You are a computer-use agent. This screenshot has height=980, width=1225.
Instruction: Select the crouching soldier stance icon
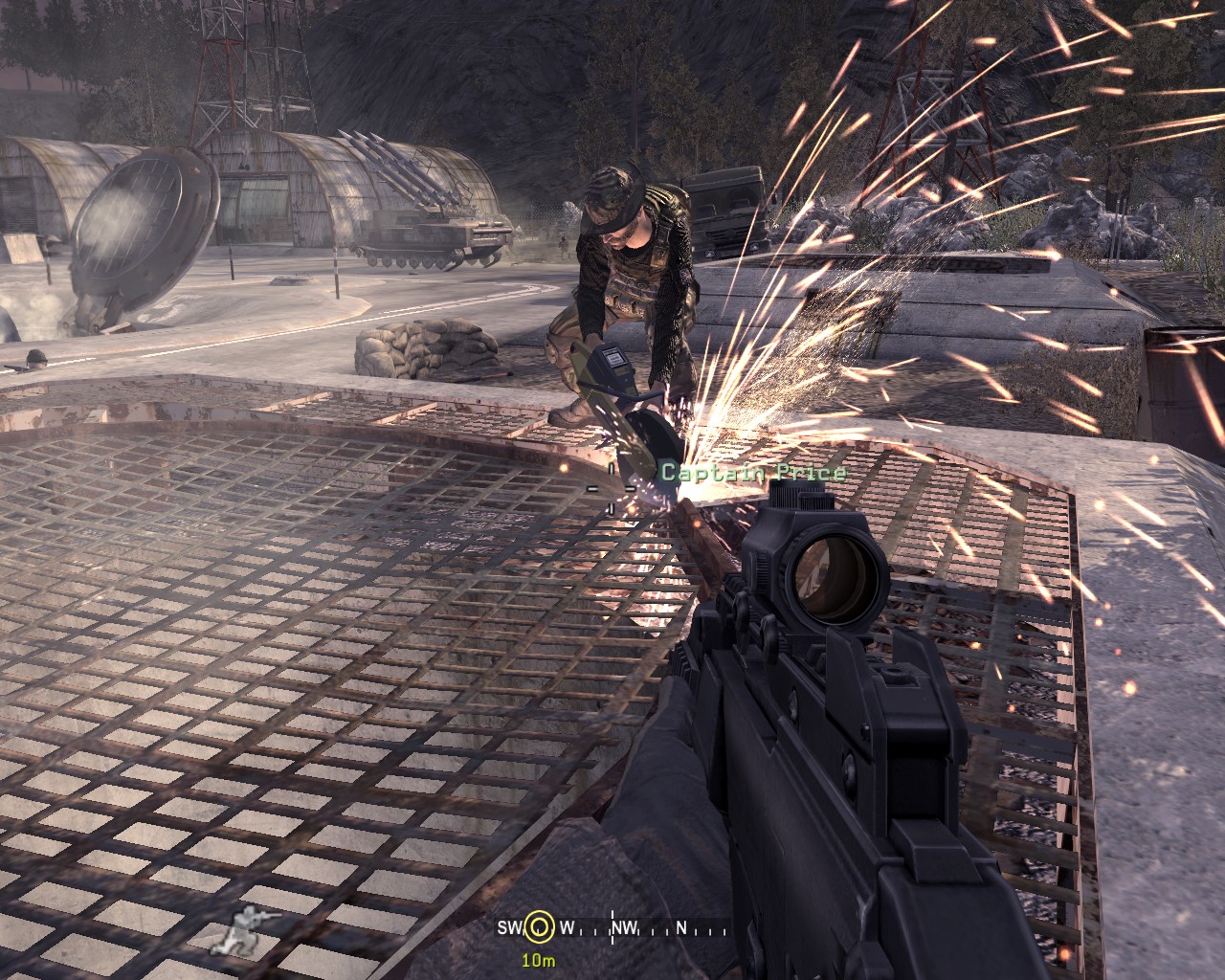coord(238,927)
